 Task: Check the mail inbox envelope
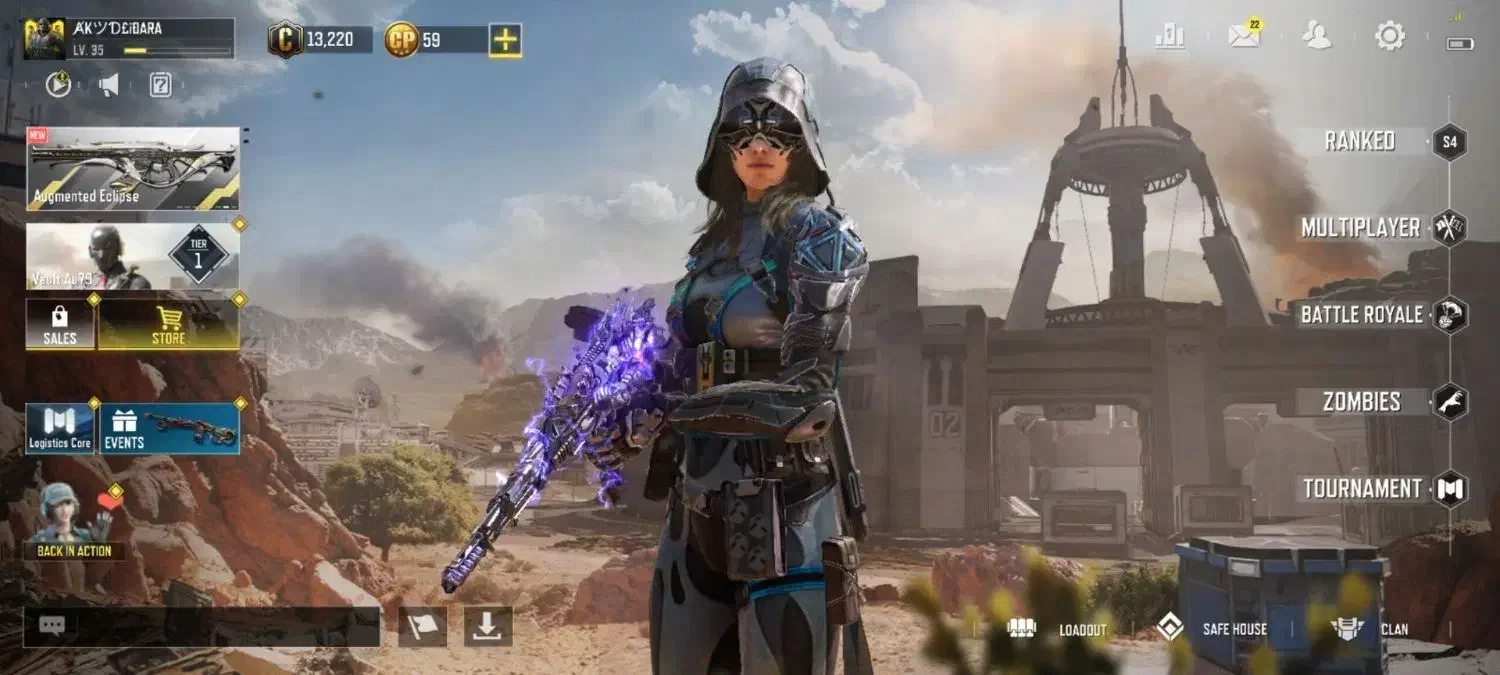click(x=1244, y=36)
